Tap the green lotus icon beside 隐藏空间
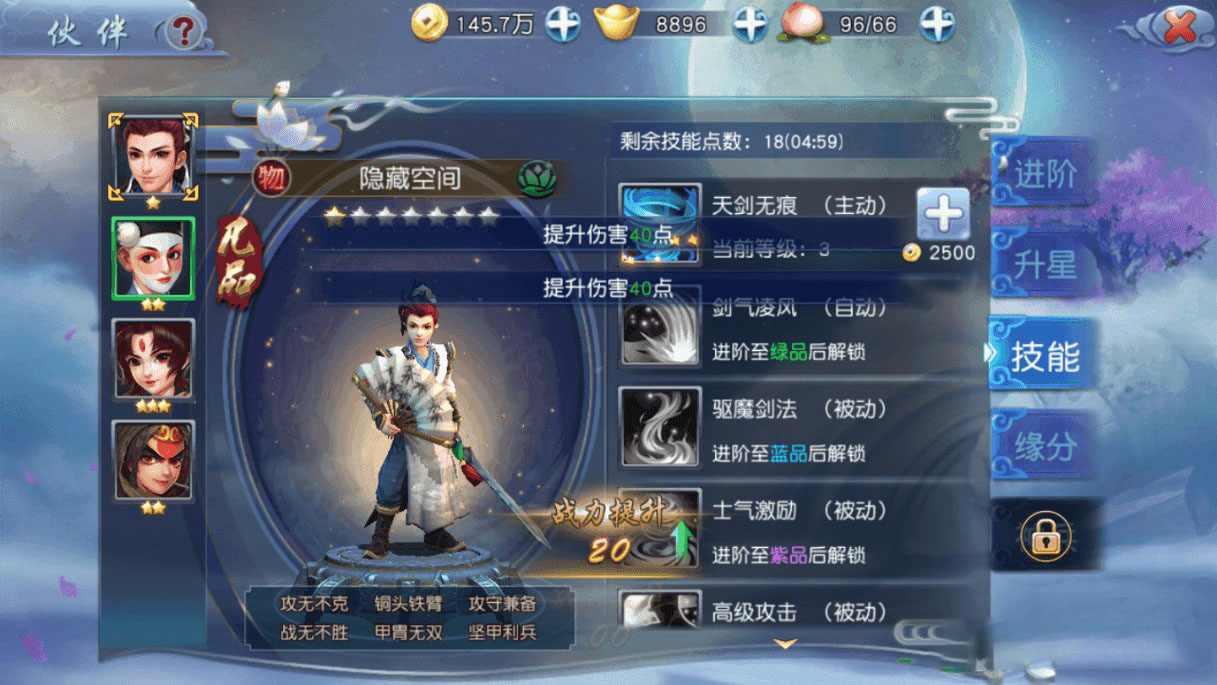Screen dimensions: 1217x685 click(534, 179)
